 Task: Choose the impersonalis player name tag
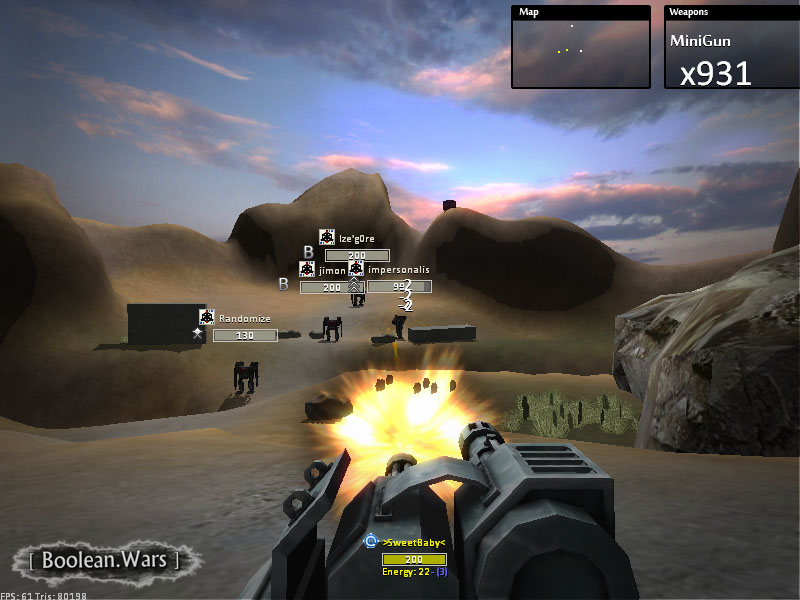(x=398, y=270)
